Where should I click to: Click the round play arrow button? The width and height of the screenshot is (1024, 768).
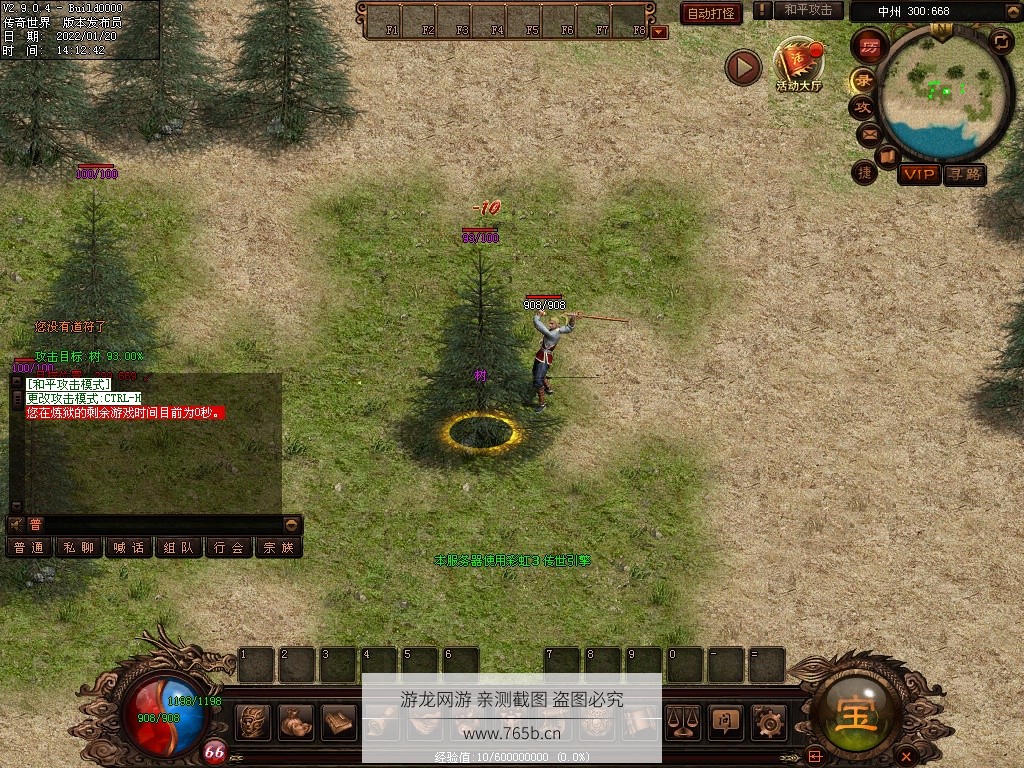tap(743, 67)
